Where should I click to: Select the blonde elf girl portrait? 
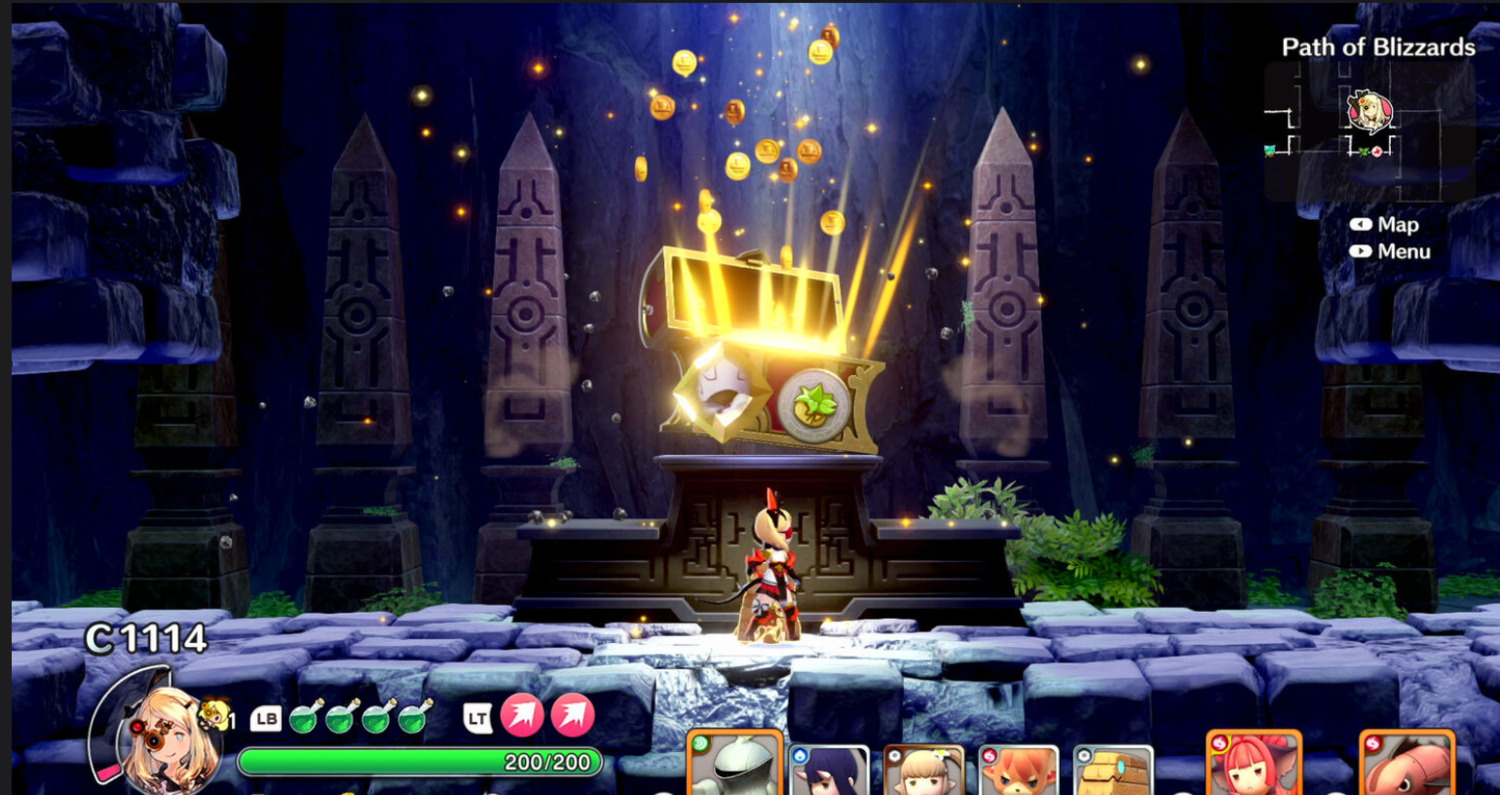(x=923, y=770)
